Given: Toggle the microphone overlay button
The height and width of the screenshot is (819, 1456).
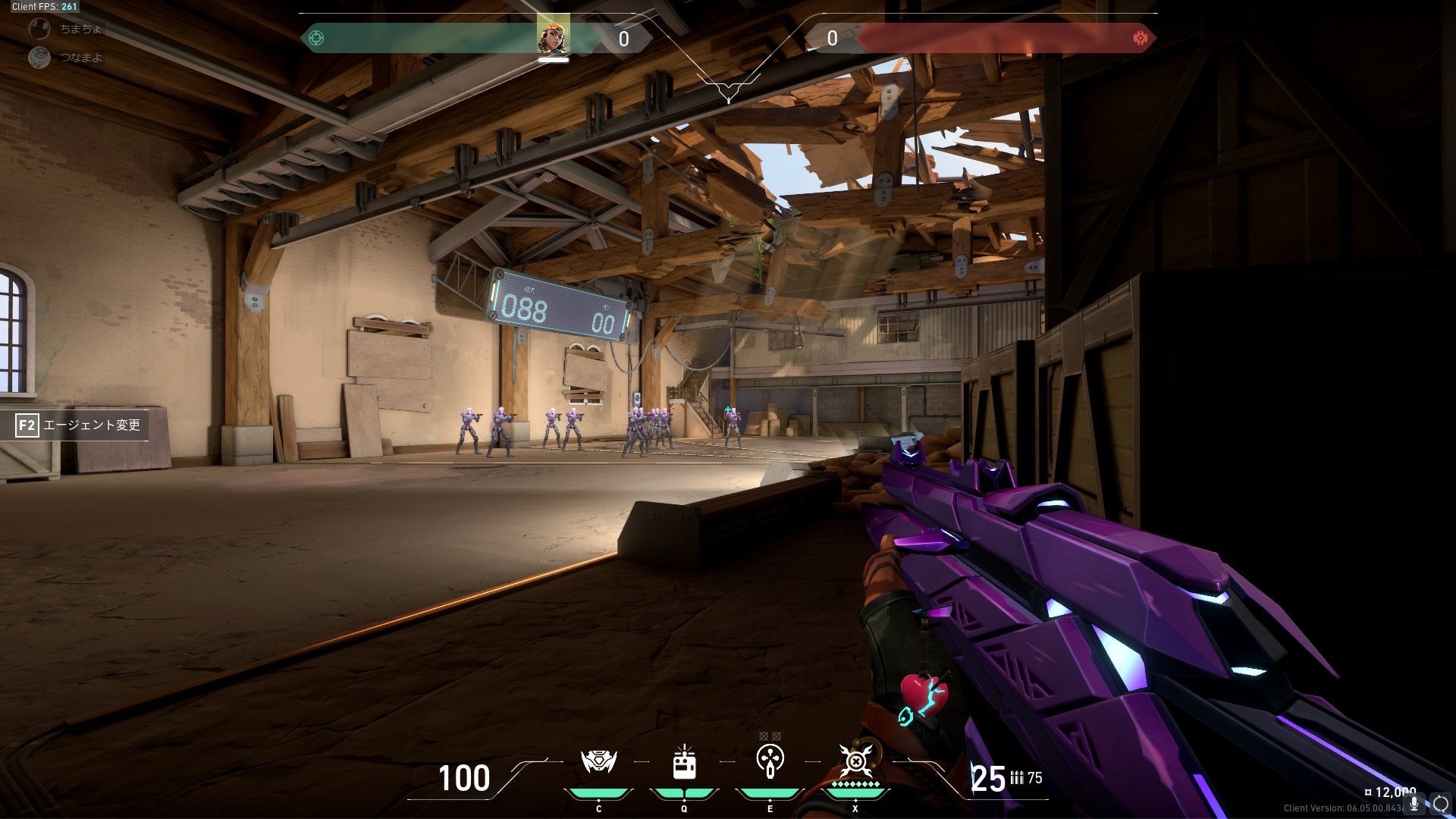Looking at the screenshot, I should coord(1414,804).
